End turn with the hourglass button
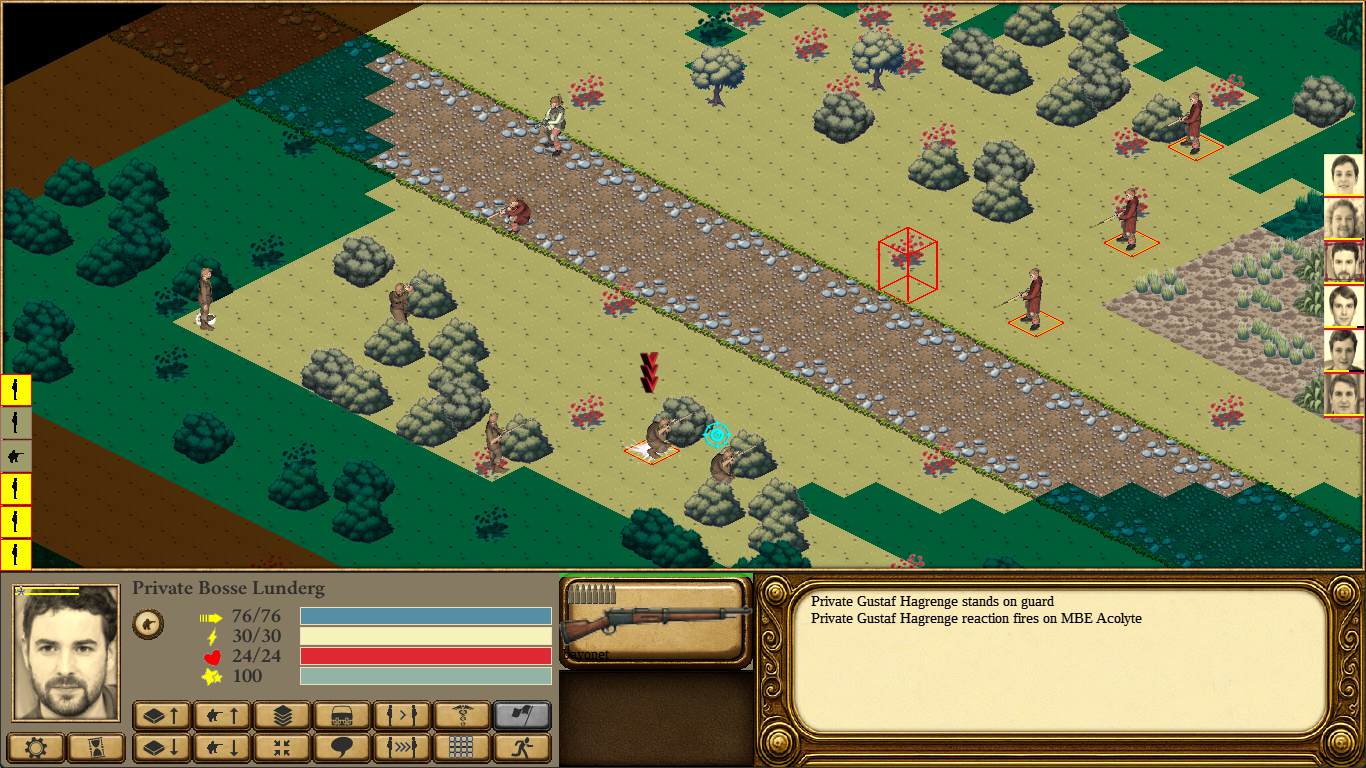 click(97, 747)
